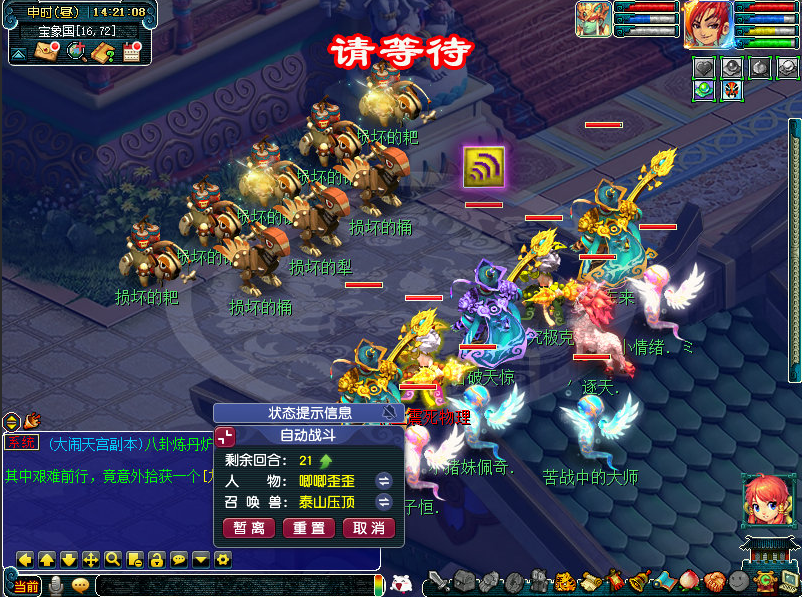802x597 pixels.
Task: Open the player character portrait at top right
Action: pyautogui.click(x=708, y=24)
